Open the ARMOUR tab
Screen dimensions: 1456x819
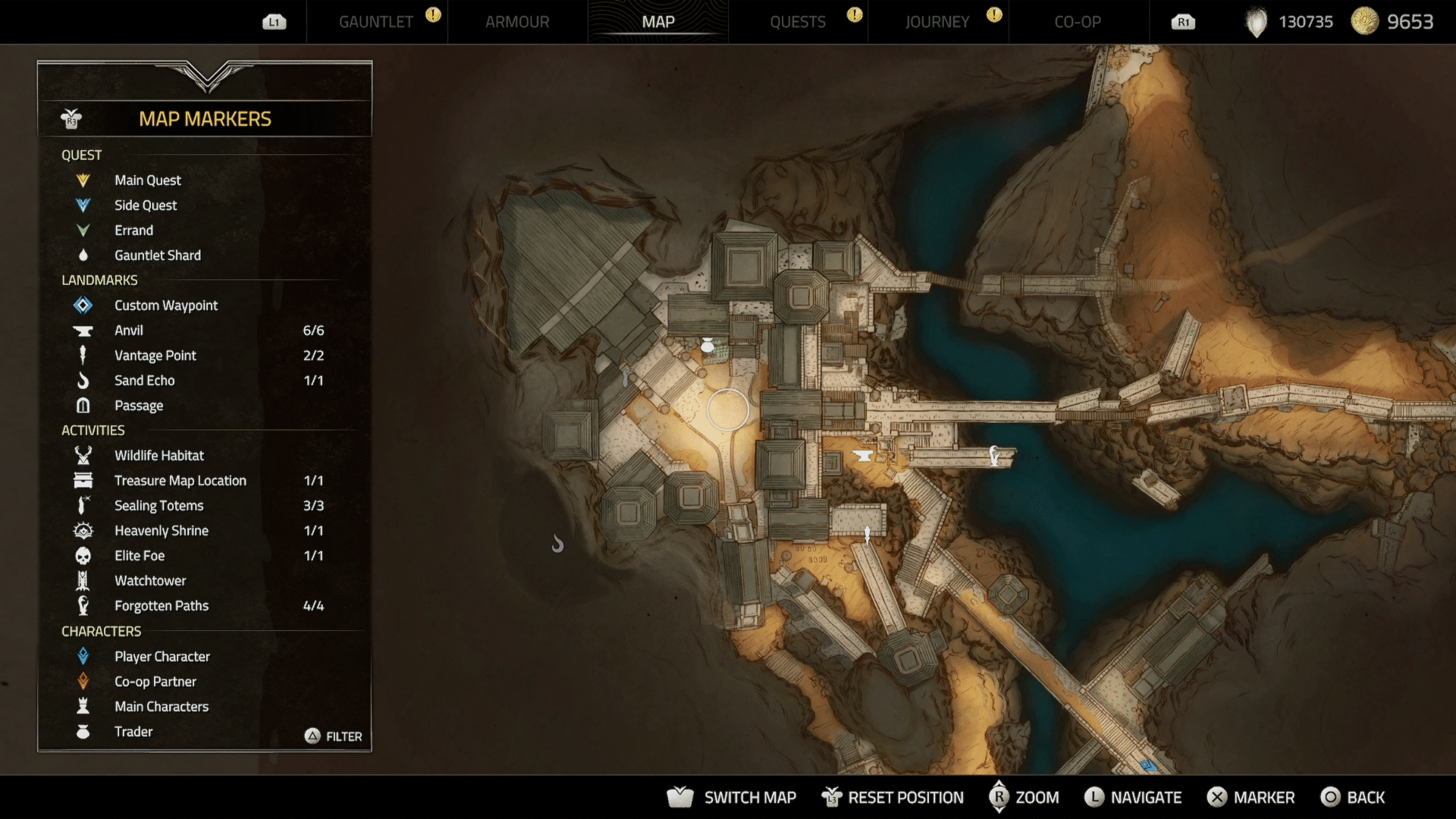(x=517, y=22)
